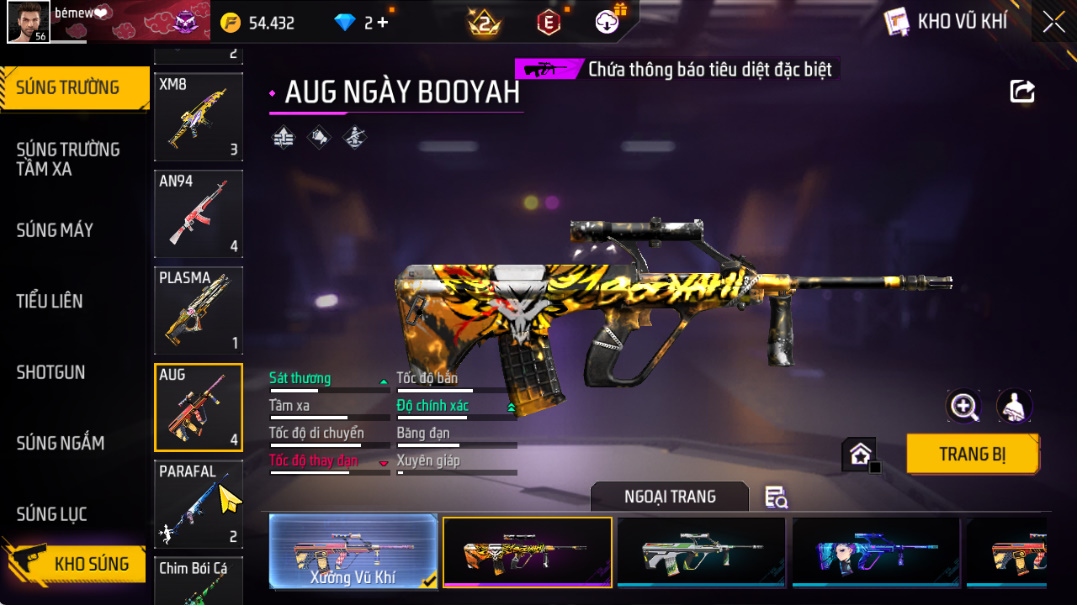Viewport: 1077px width, 605px height.
Task: Select the Xưởng Vũ Khí skin thumbnail
Action: click(353, 551)
